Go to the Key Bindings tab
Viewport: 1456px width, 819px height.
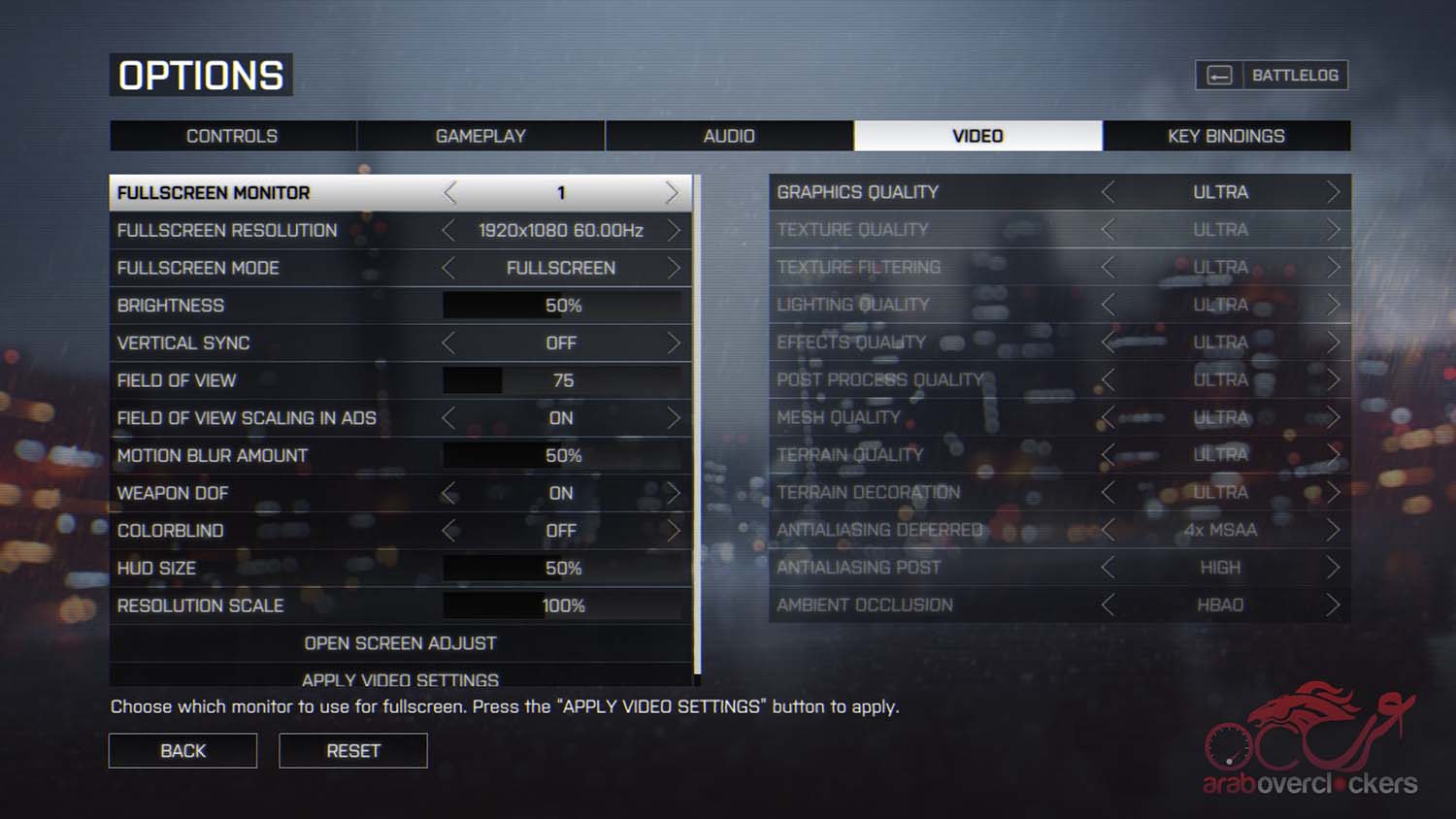pos(1226,136)
